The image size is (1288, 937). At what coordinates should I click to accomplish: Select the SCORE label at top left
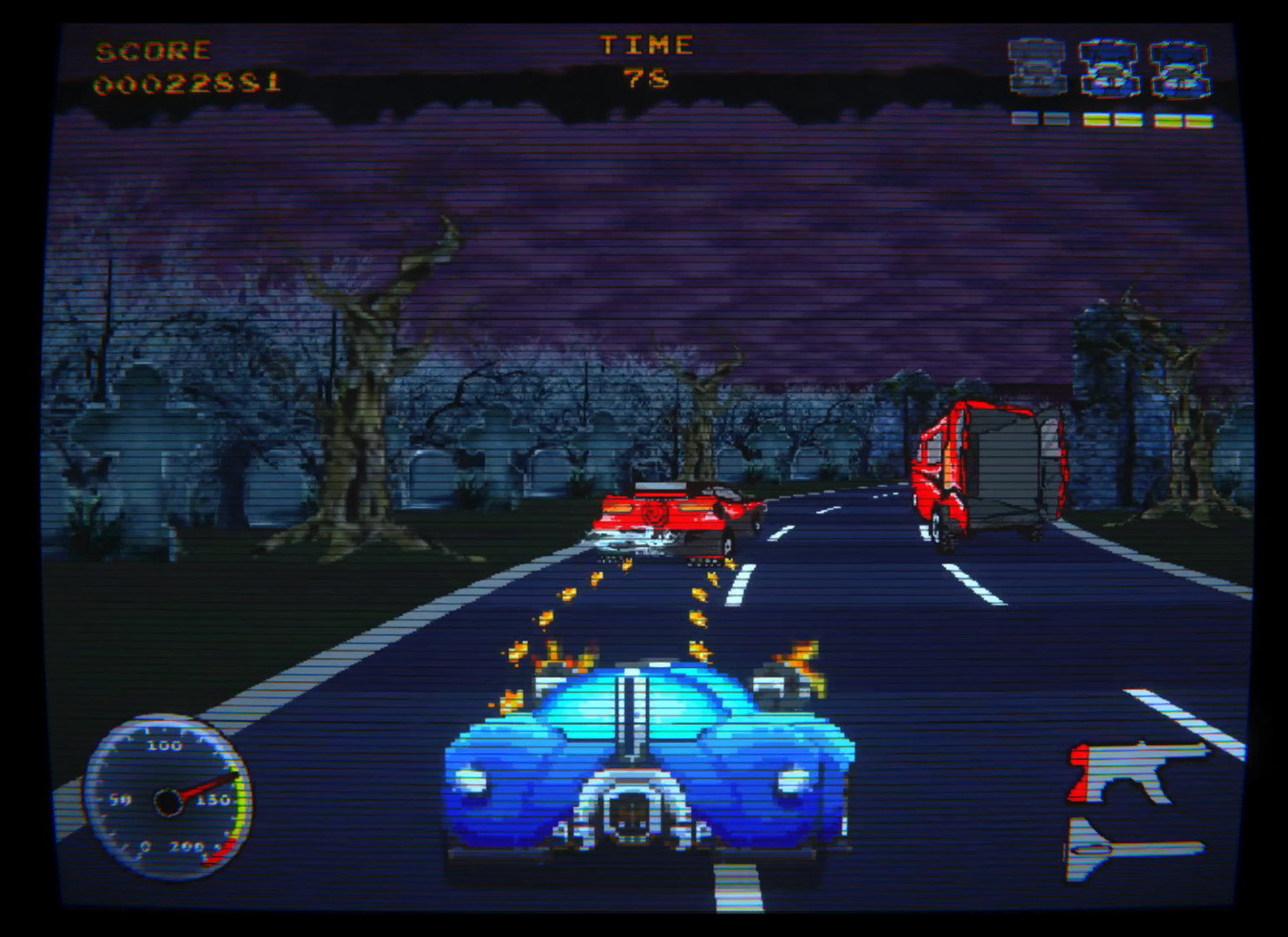(154, 49)
